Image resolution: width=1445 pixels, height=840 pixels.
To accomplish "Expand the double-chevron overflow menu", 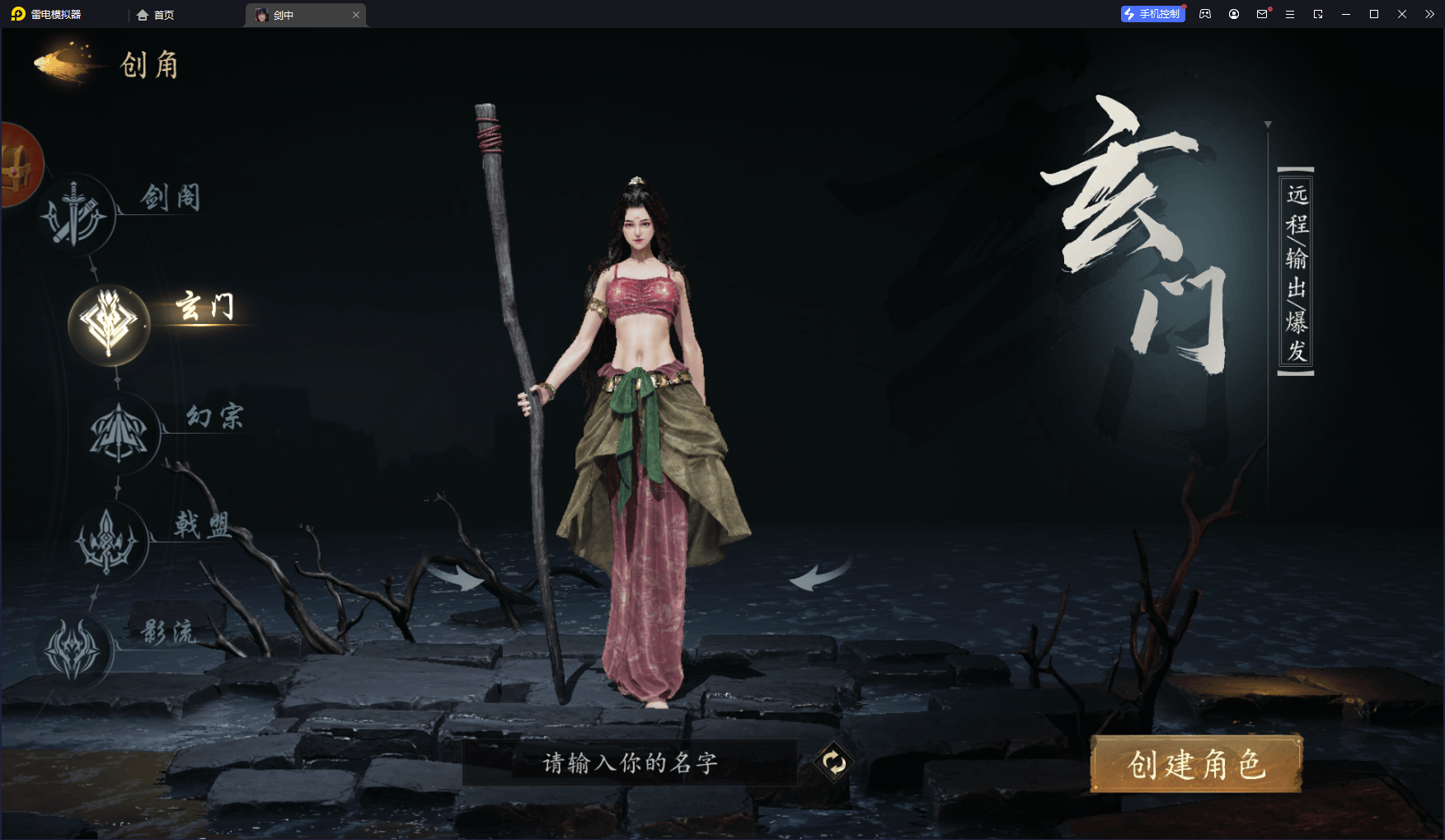I will (x=1431, y=14).
